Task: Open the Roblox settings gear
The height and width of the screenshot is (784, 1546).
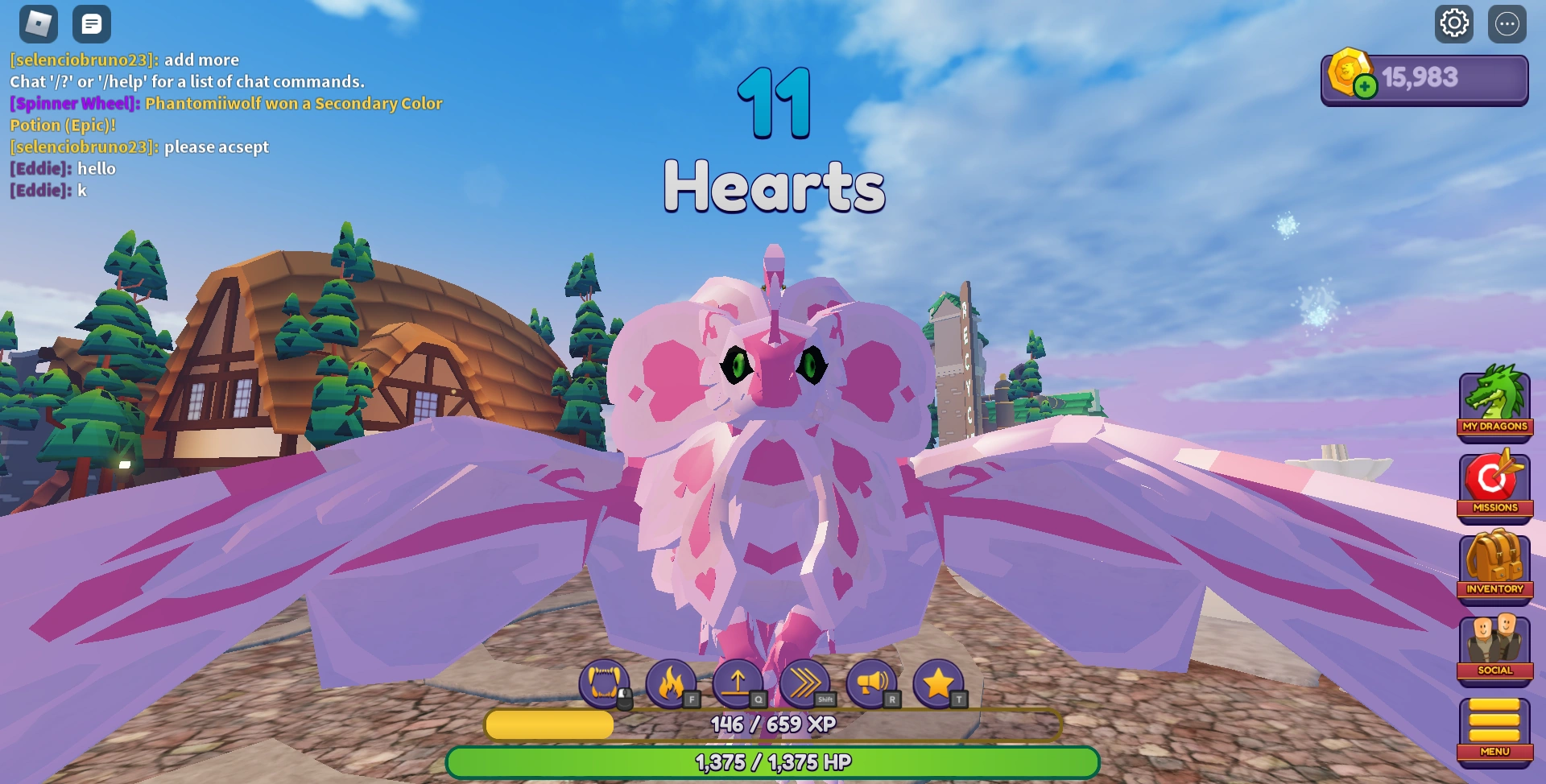Action: pyautogui.click(x=1454, y=23)
